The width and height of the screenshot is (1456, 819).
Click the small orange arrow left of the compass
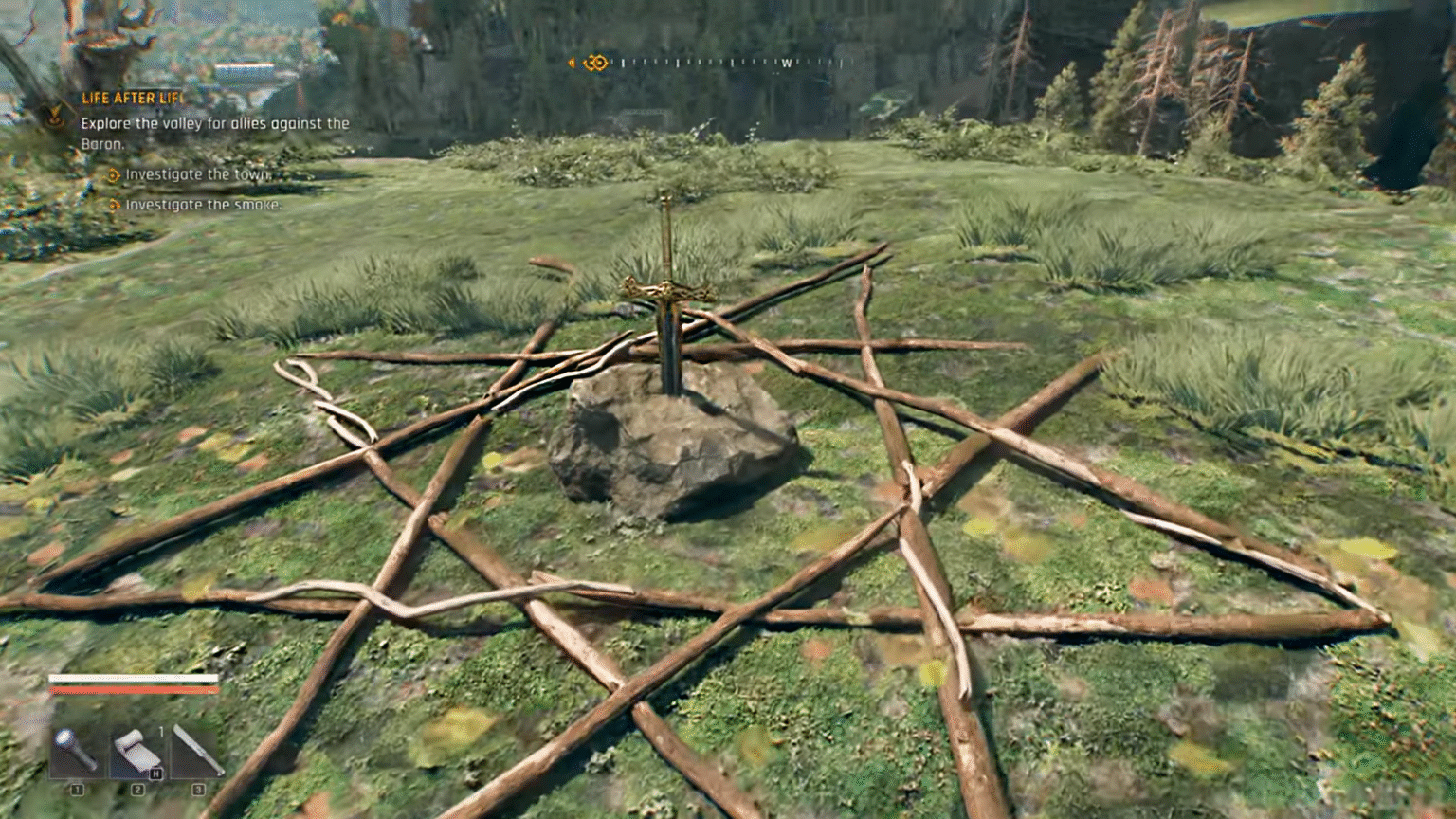[572, 63]
